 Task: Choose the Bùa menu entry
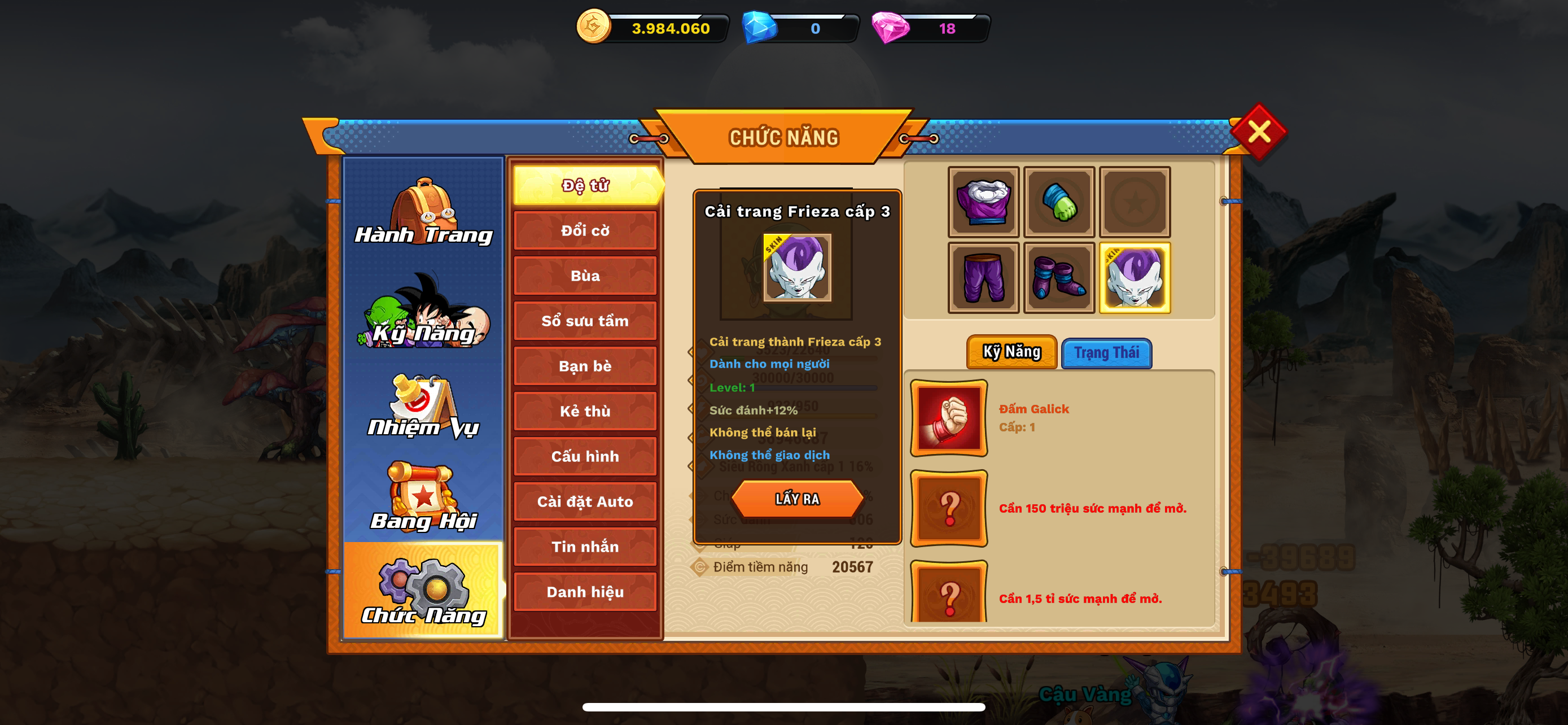pyautogui.click(x=585, y=276)
